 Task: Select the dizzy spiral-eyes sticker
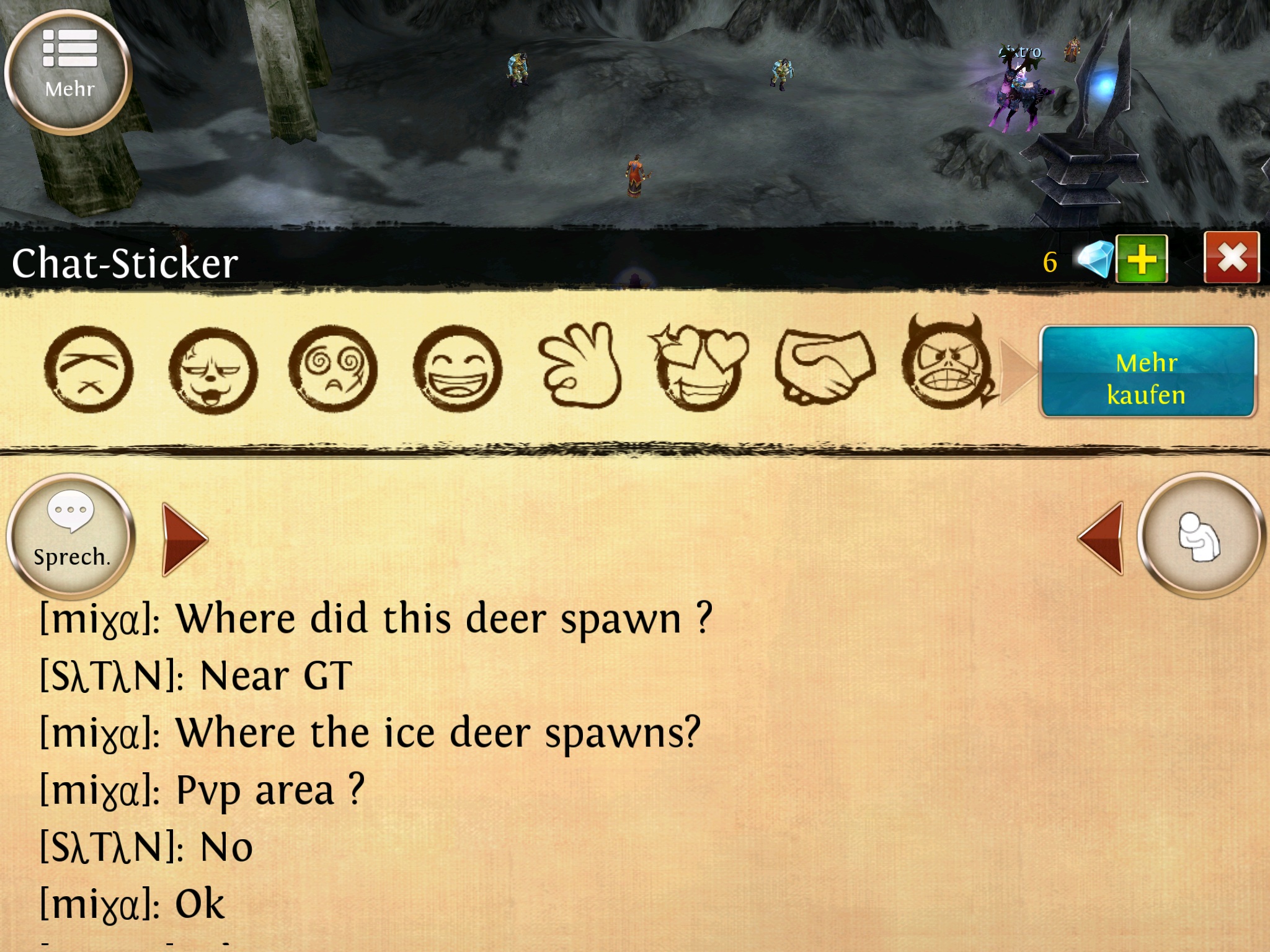point(333,369)
